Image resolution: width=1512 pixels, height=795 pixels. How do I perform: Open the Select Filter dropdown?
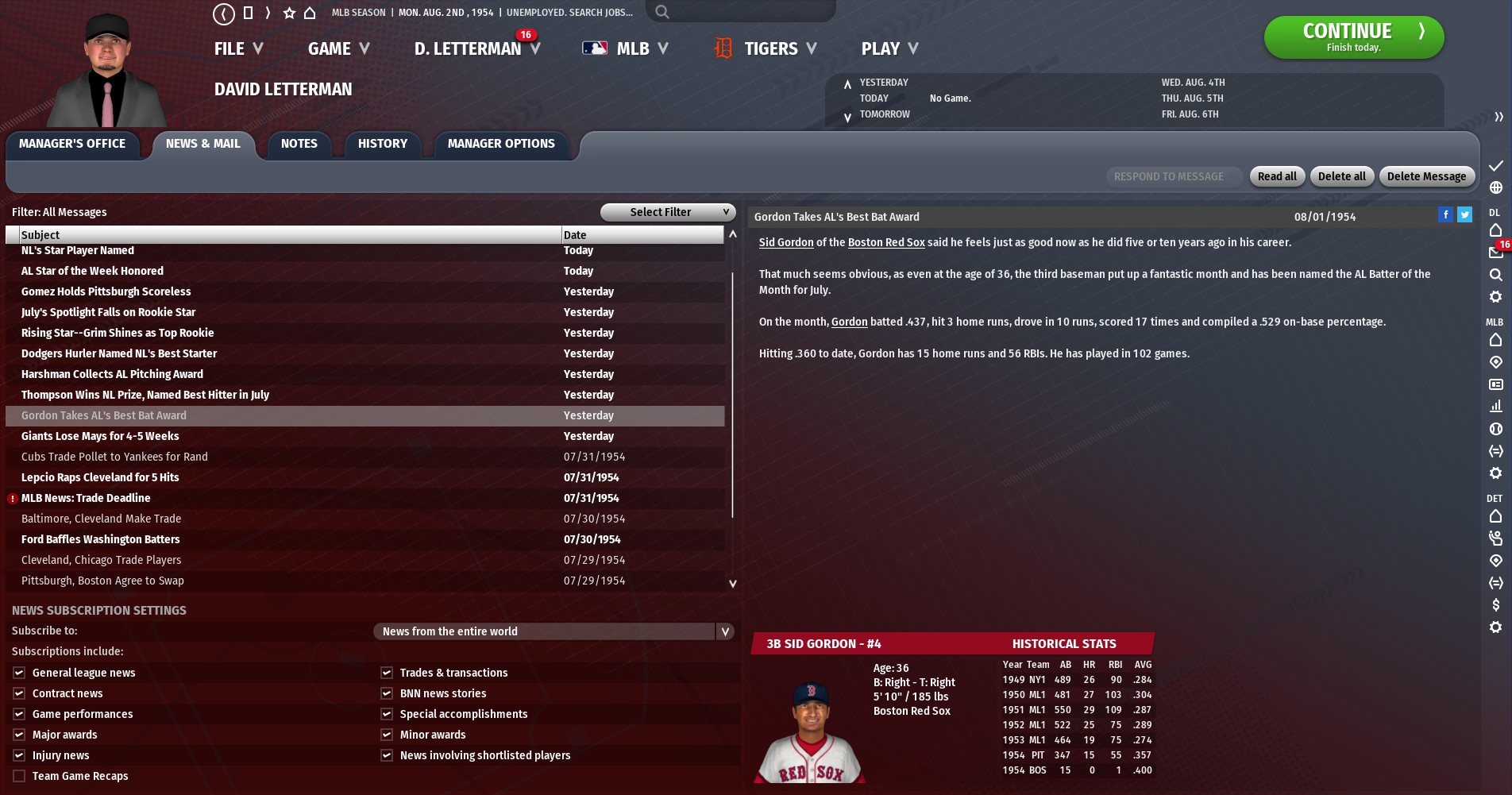click(666, 212)
